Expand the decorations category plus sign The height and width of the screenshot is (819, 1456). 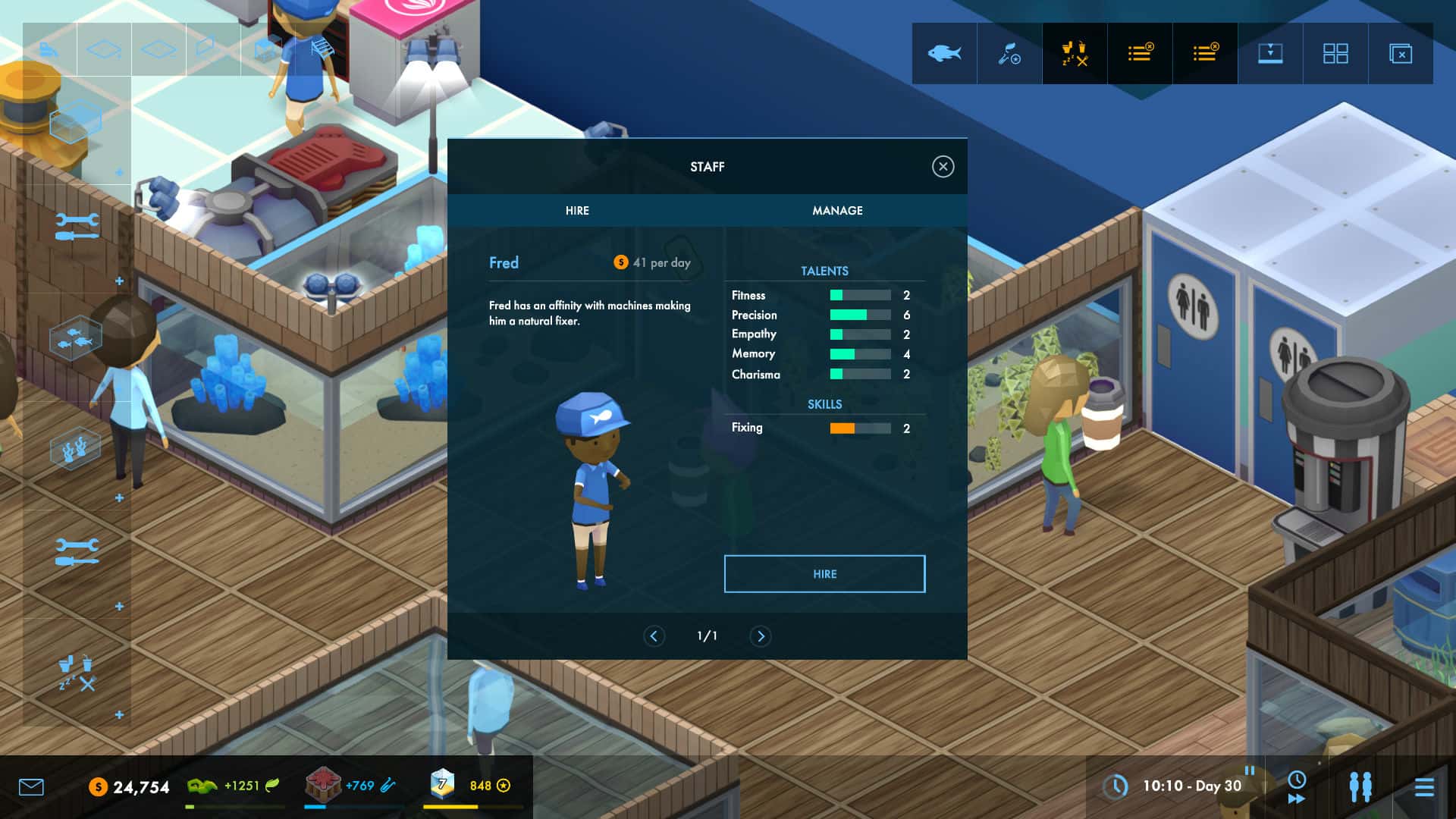119,497
